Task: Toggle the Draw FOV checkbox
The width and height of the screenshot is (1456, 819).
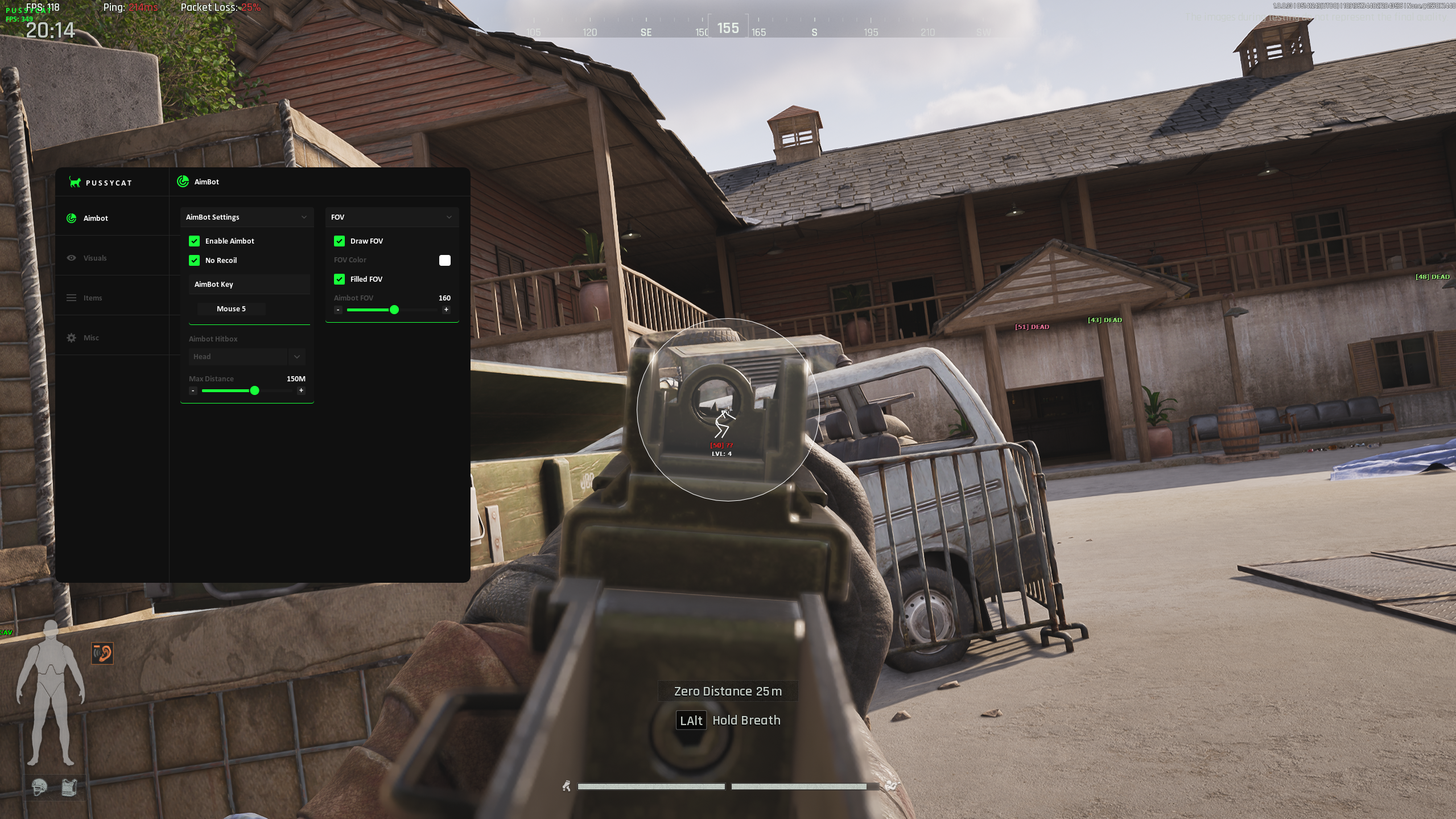Action: click(x=340, y=241)
